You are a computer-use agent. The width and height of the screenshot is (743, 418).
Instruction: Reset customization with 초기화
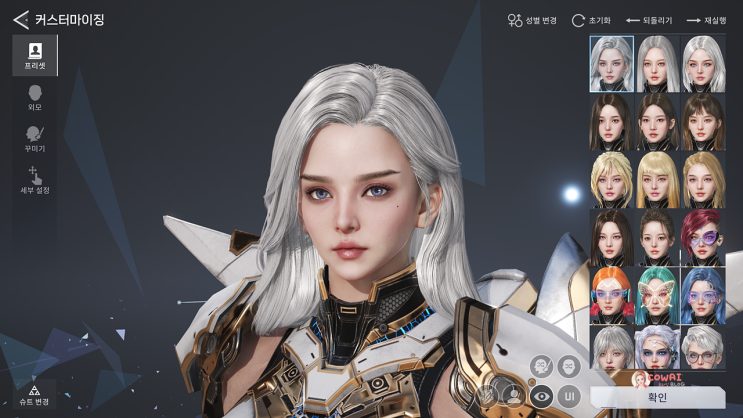pos(591,20)
